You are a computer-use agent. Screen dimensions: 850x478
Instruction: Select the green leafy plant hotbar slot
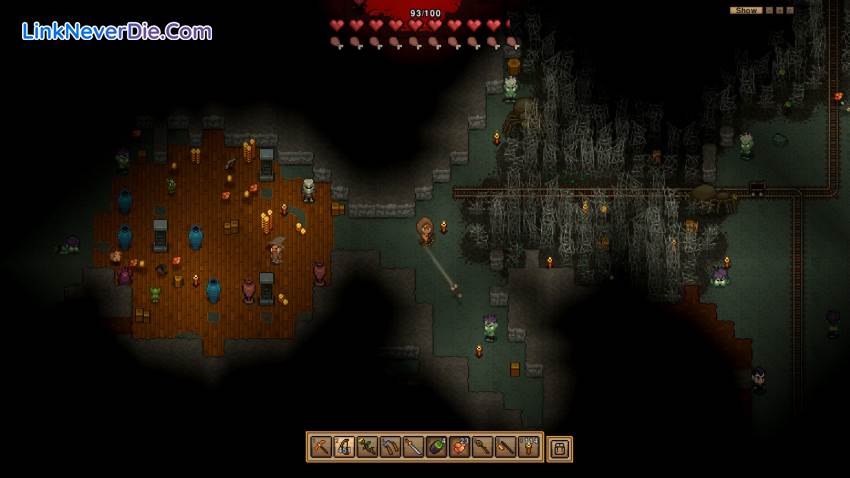367,447
